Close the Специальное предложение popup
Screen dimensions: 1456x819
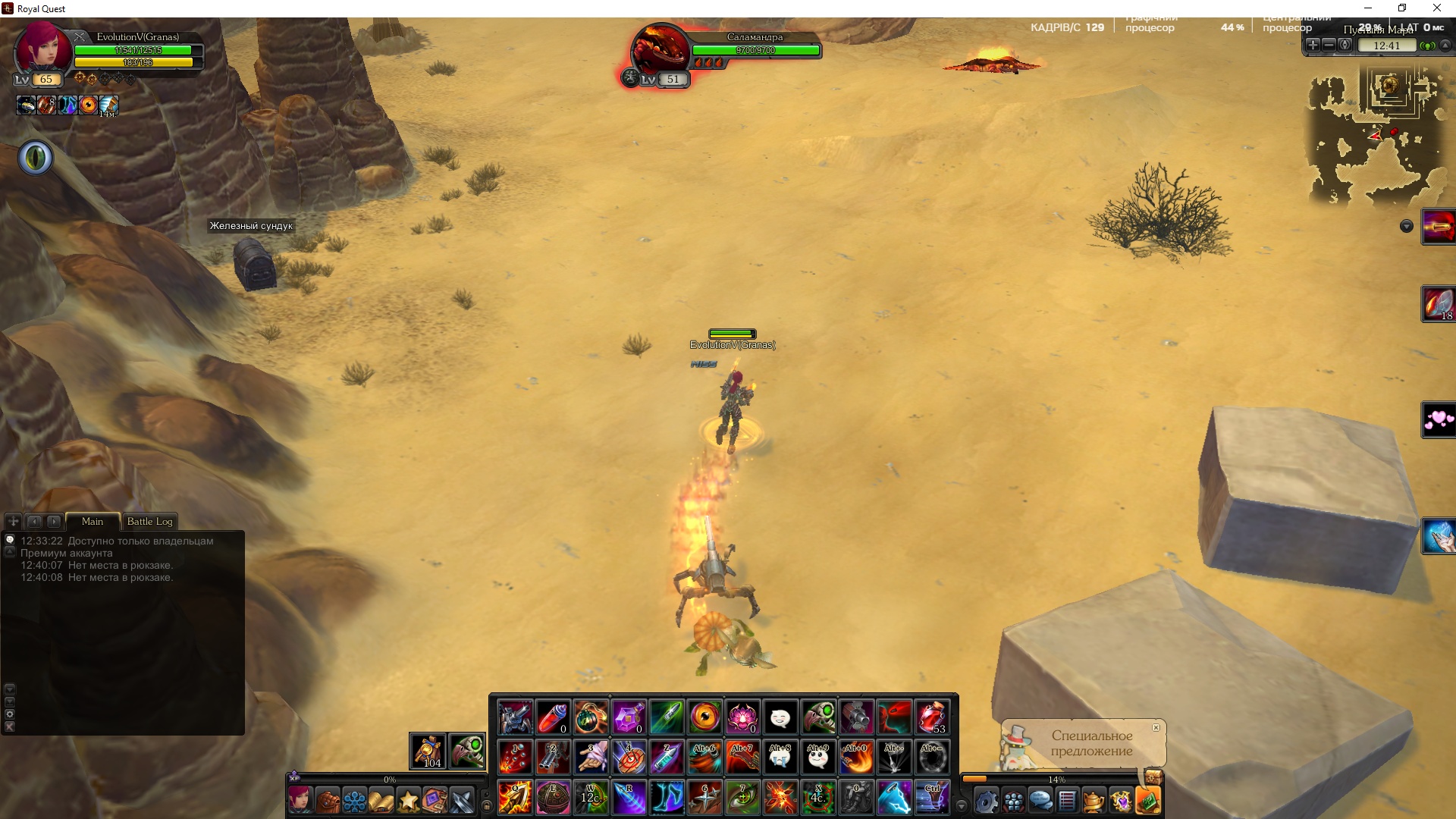click(x=1156, y=727)
